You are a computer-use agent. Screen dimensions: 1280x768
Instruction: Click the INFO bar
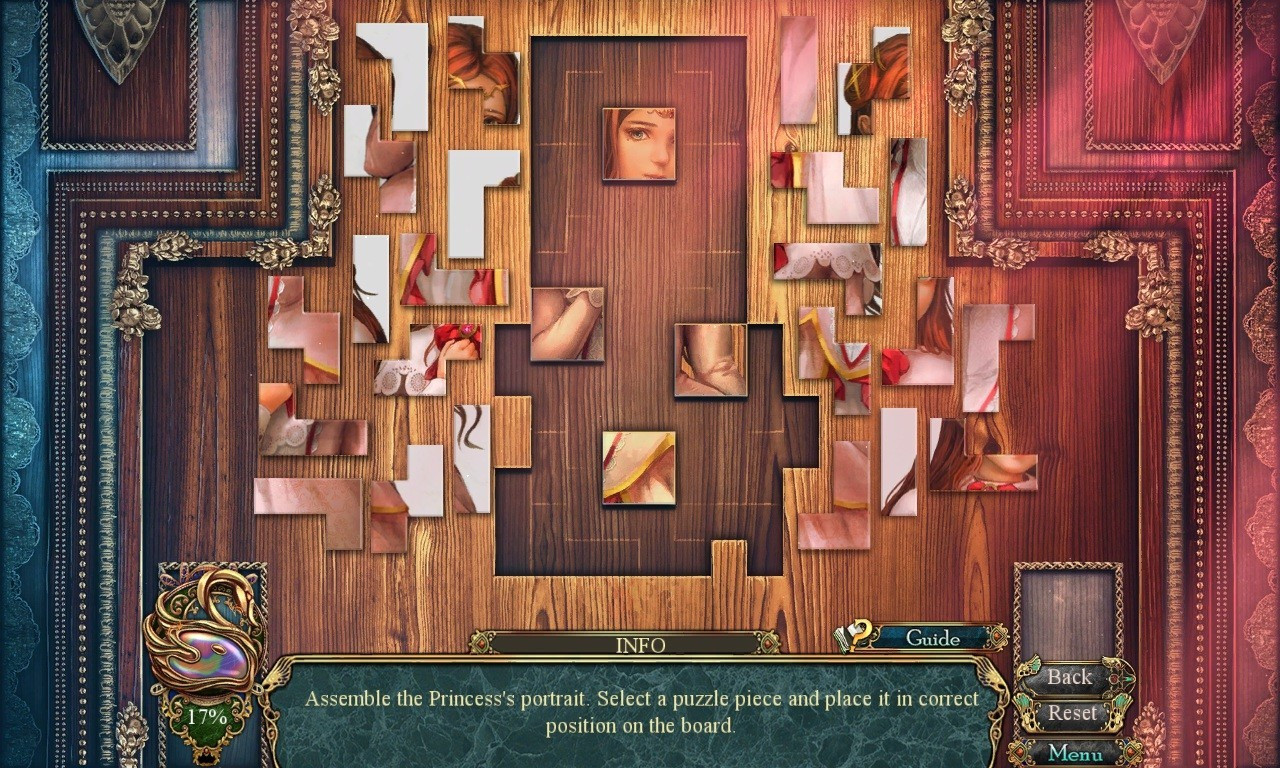tap(640, 645)
